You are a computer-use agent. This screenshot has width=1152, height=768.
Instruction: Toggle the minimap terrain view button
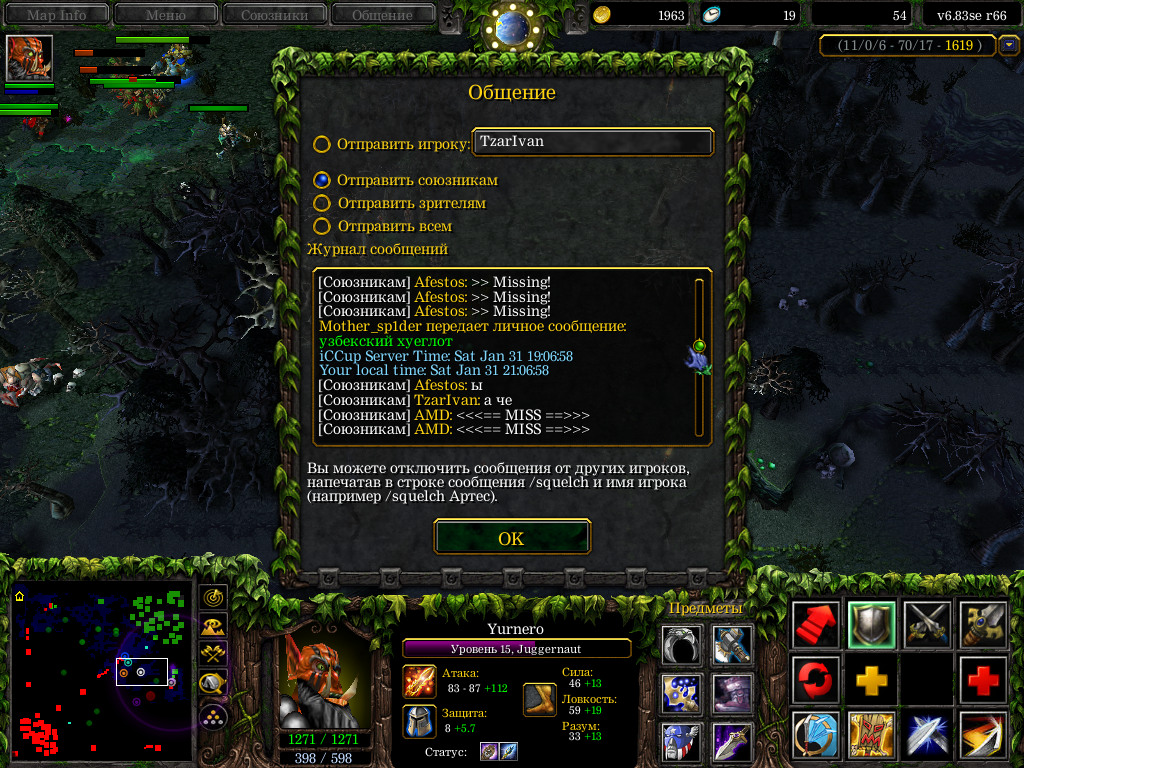[213, 627]
